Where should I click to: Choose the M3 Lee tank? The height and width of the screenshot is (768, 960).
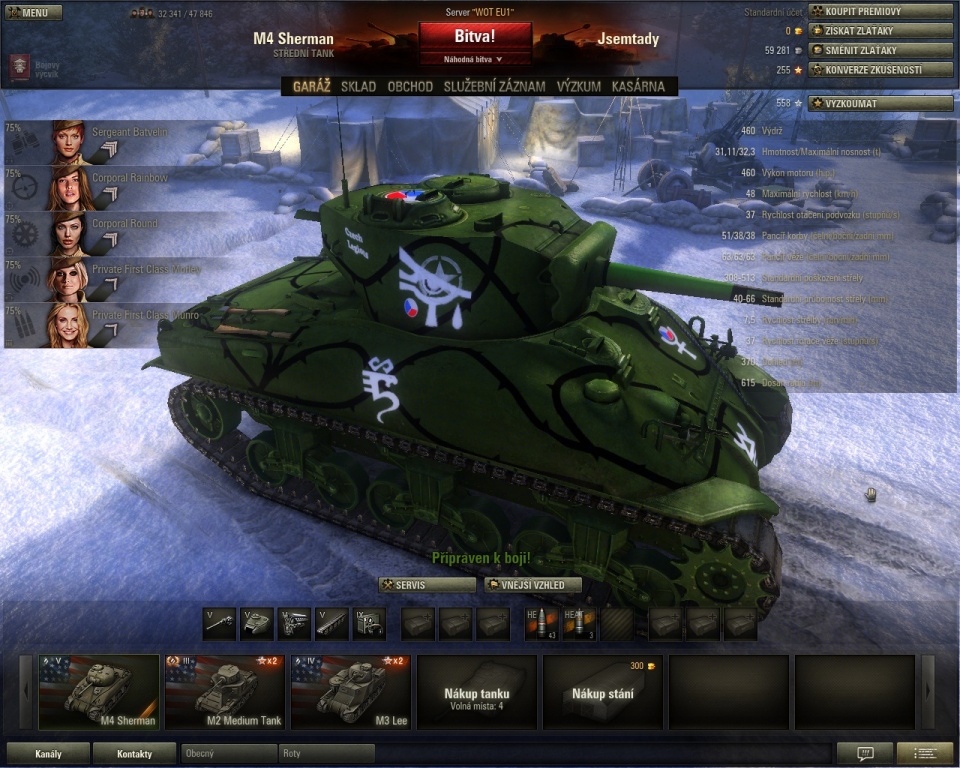pos(352,692)
